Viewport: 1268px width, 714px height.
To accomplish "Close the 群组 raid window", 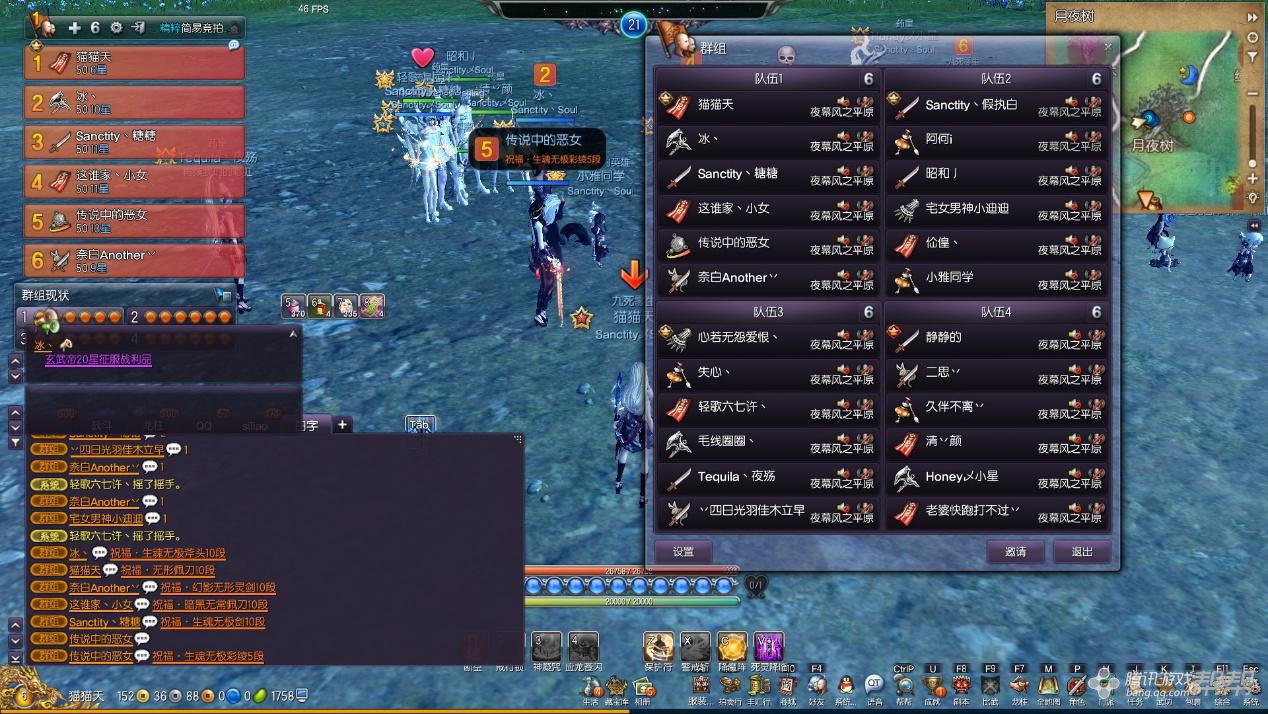I will pos(1107,46).
